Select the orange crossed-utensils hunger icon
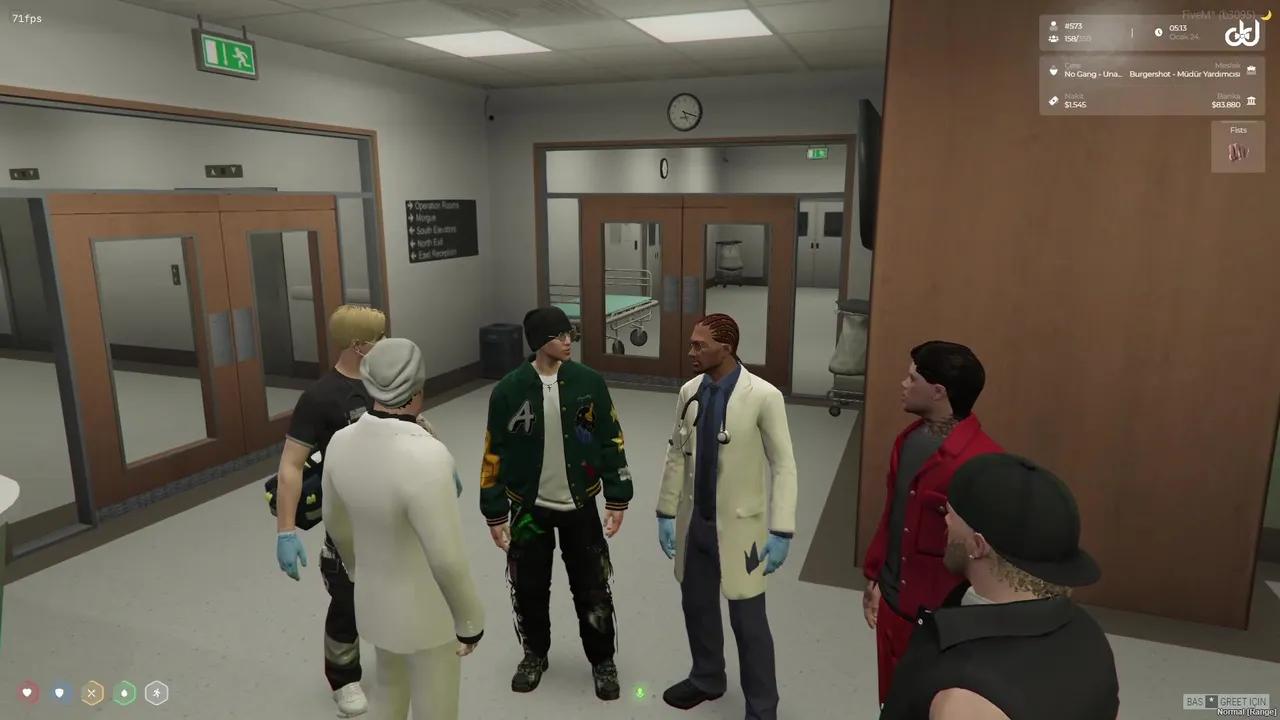The image size is (1280, 720). pos(92,692)
